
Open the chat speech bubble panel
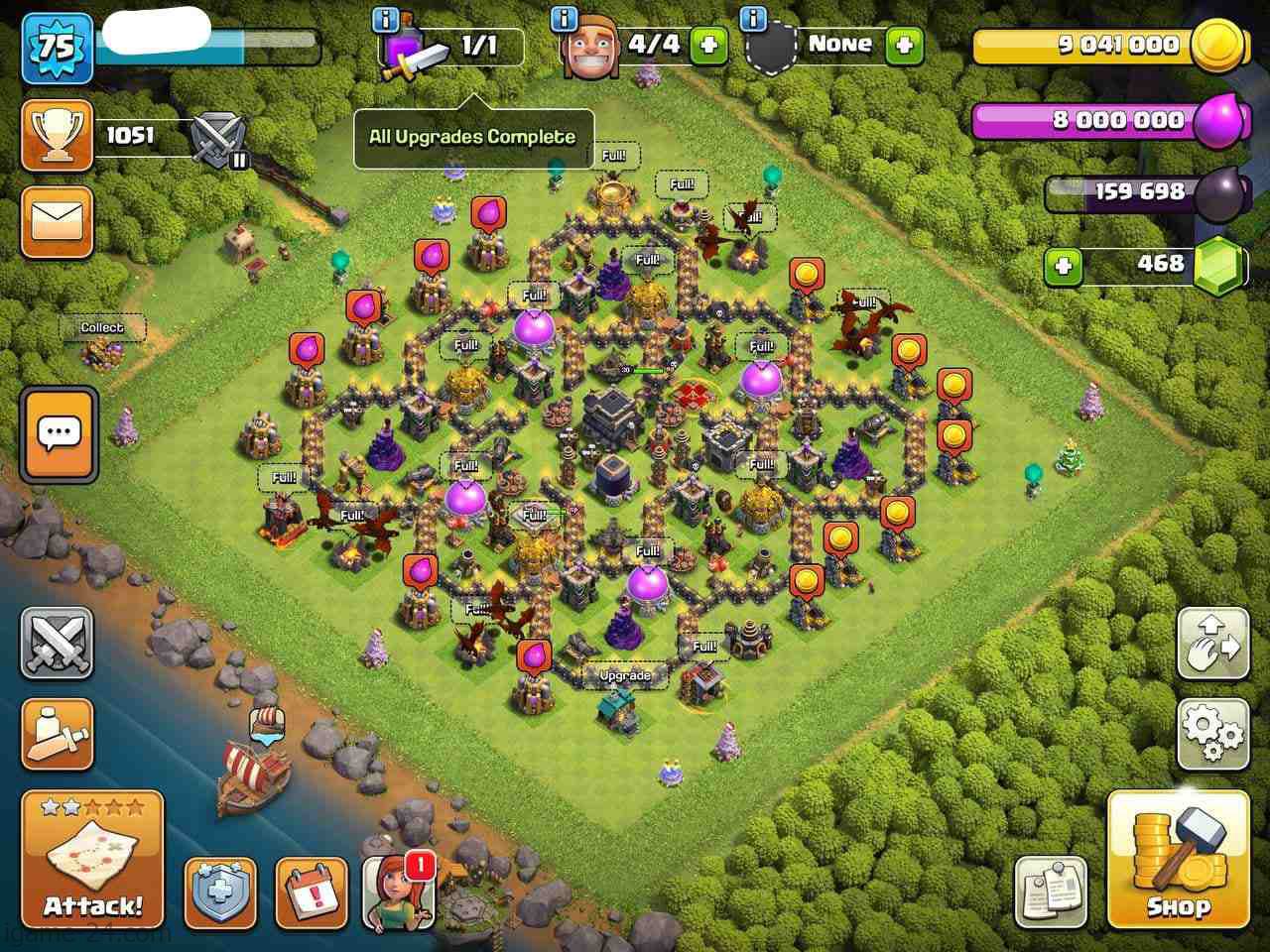pos(59,434)
